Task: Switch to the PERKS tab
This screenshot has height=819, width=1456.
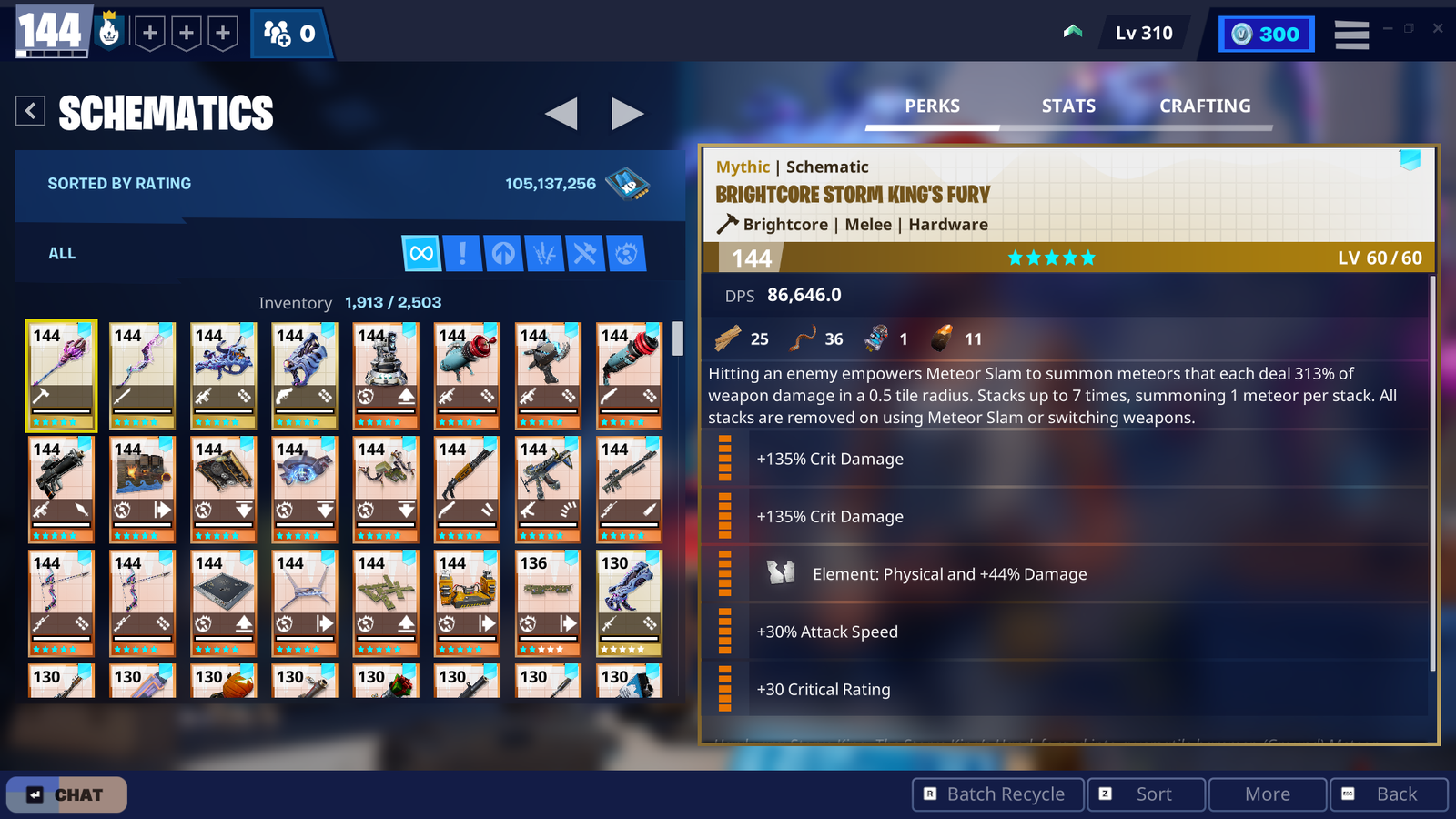Action: point(931,106)
